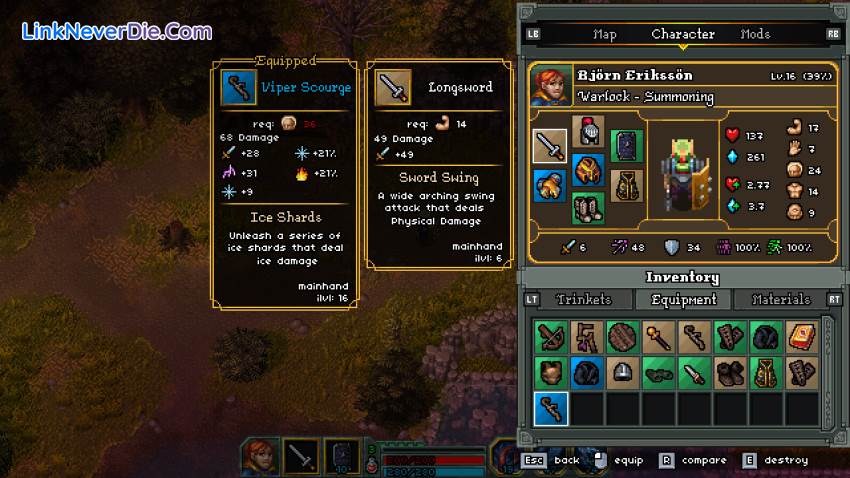The height and width of the screenshot is (478, 850).
Task: Select the steel helmet inventory item
Action: (x=622, y=373)
